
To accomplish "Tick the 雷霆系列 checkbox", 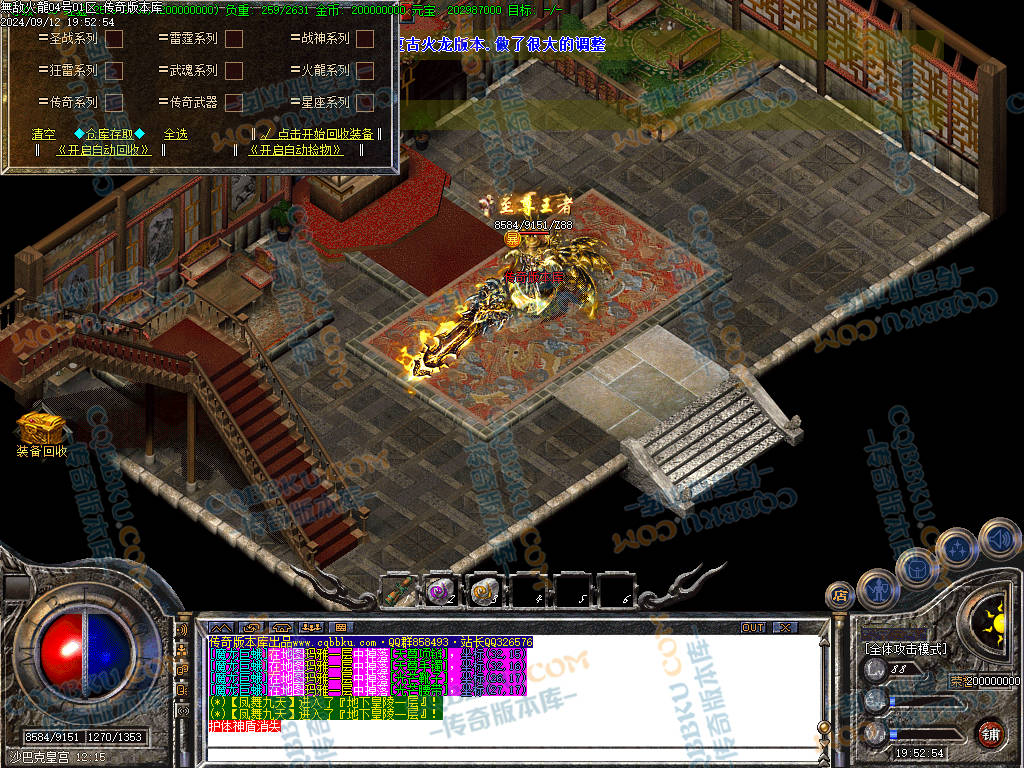I will point(234,39).
